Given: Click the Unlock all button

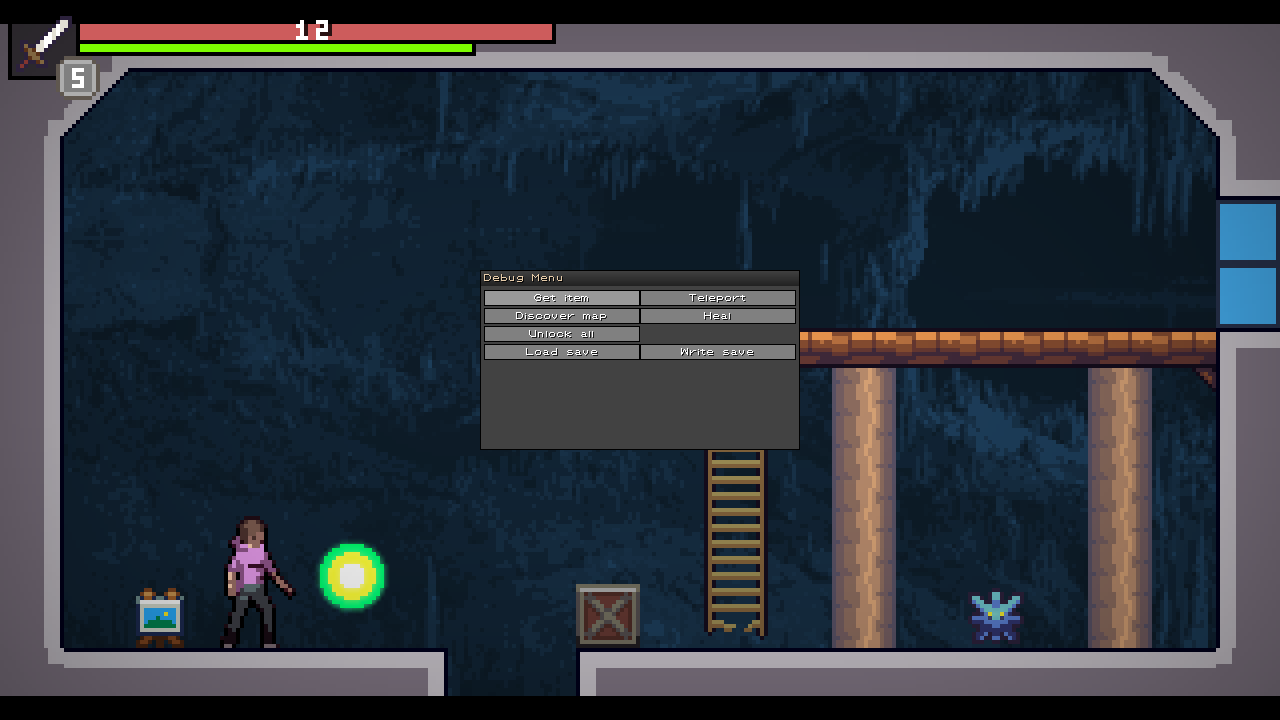Looking at the screenshot, I should pyautogui.click(x=561, y=334).
